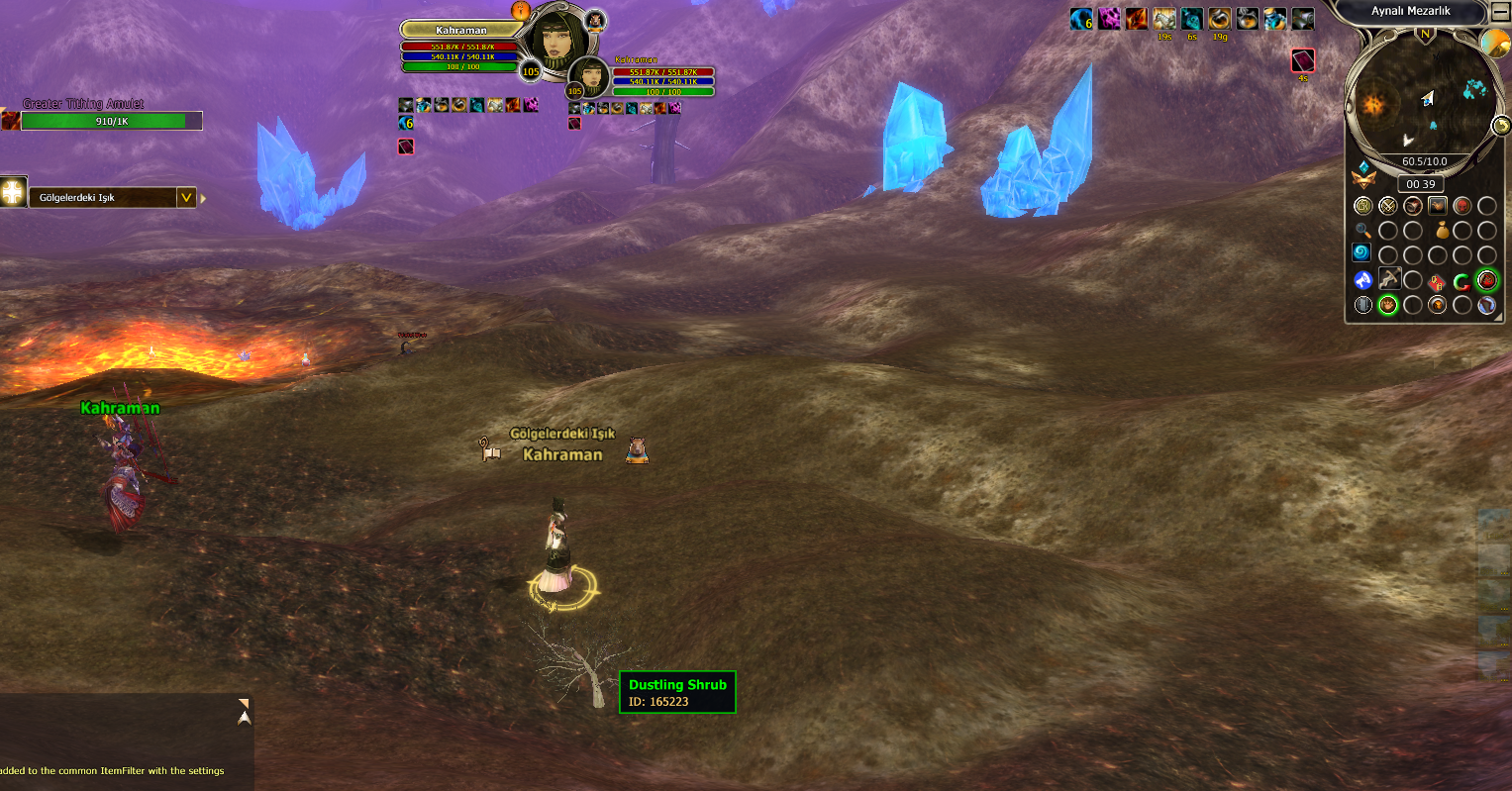Click the sun daytime icon beside minimap
This screenshot has width=1512, height=791.
(1494, 44)
